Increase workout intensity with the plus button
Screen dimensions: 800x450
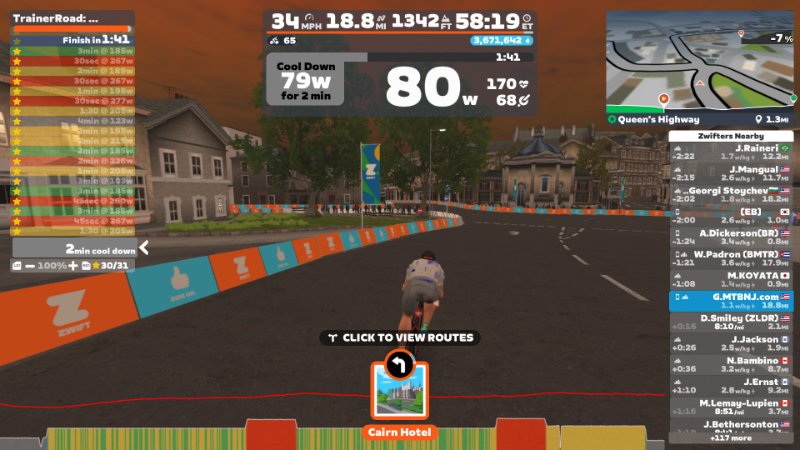[72, 265]
